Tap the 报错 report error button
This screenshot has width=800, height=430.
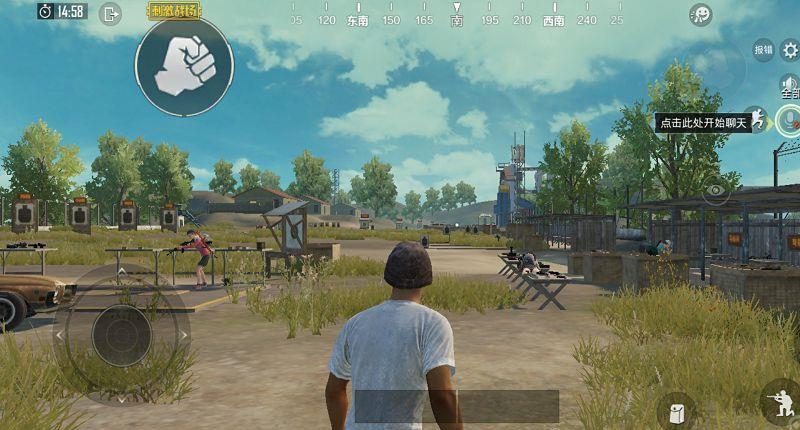763,49
